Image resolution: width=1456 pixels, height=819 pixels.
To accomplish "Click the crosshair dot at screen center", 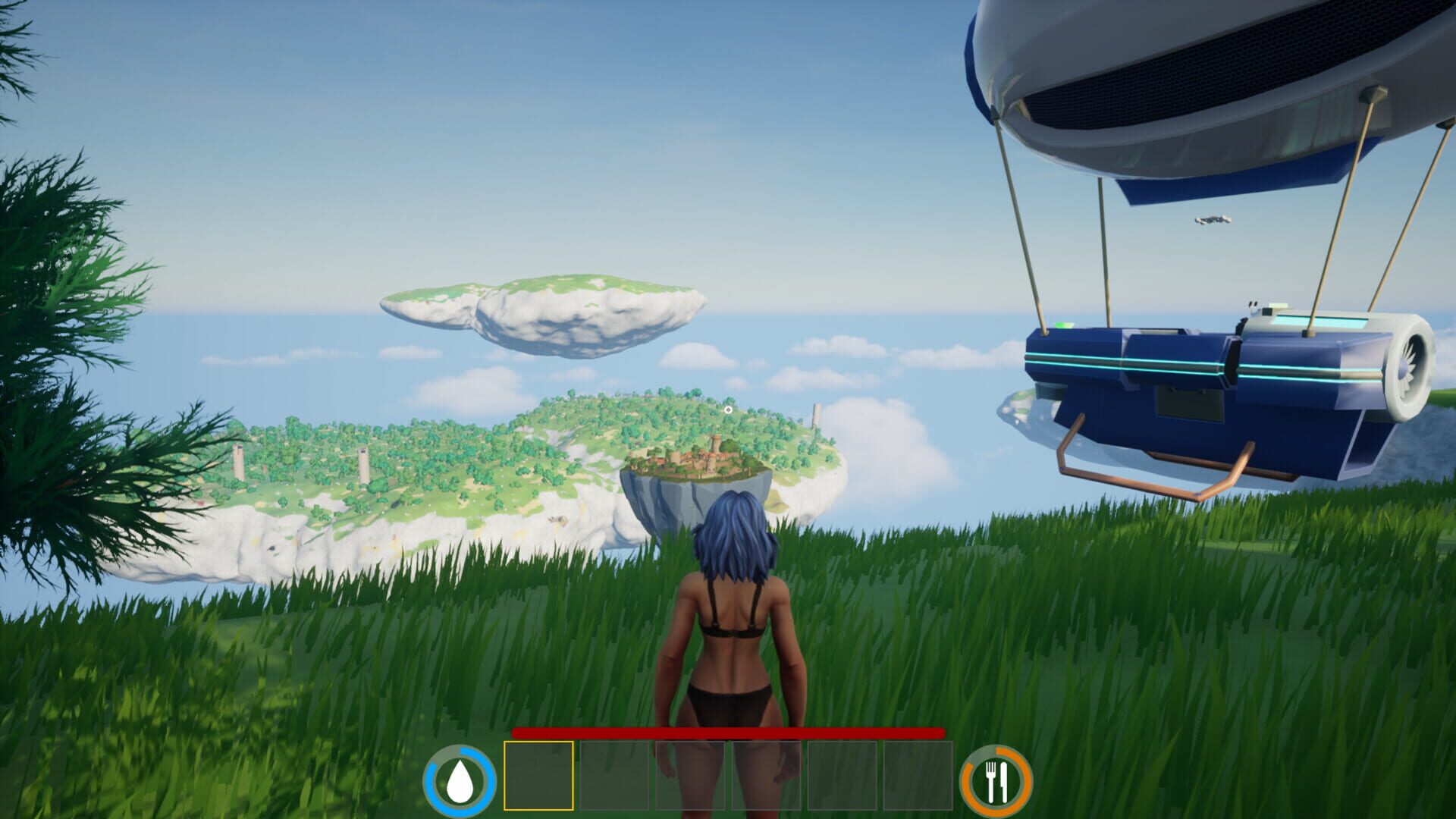I will (728, 409).
